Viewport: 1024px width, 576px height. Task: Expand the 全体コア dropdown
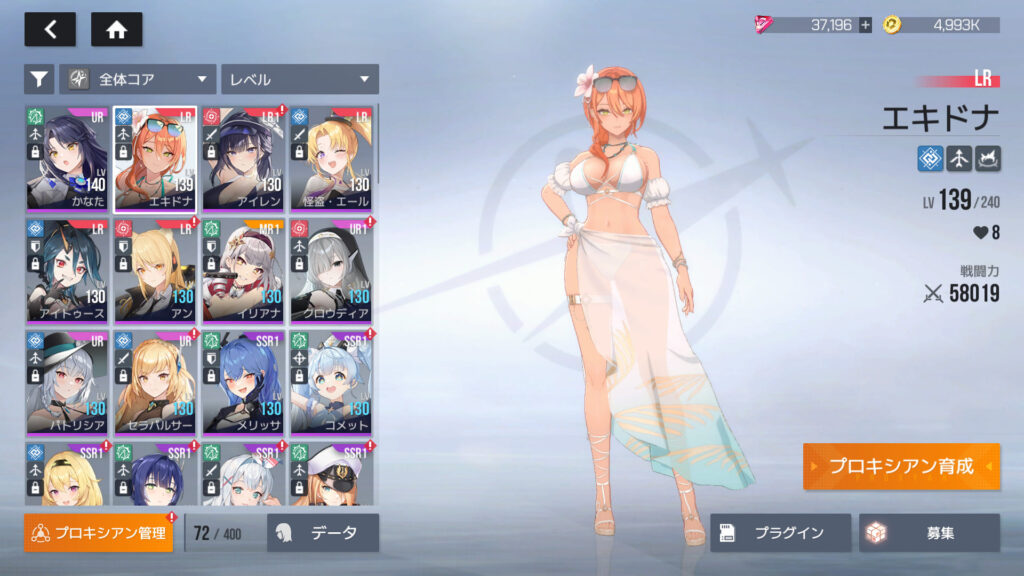[138, 79]
